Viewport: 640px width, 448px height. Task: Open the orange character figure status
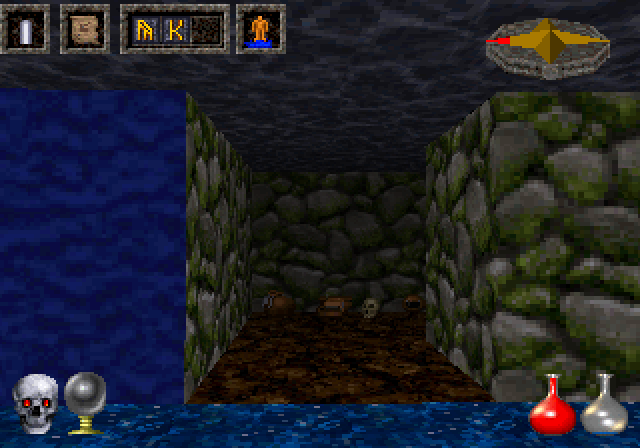point(260,29)
